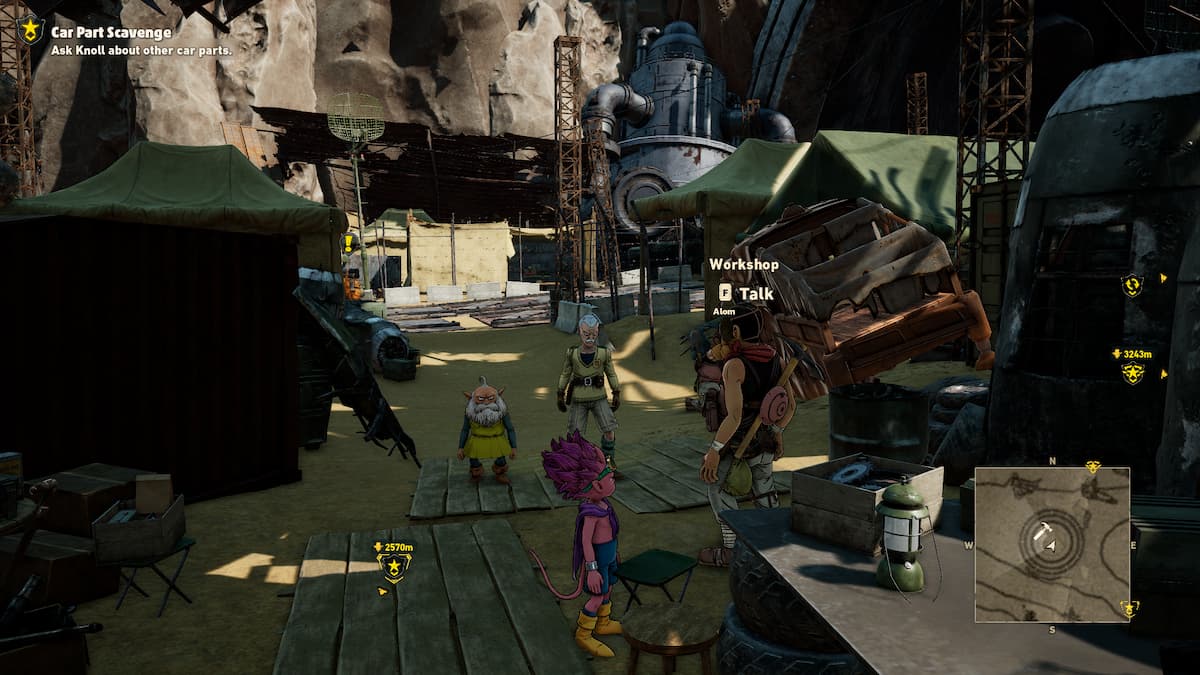Viewport: 1200px width, 675px height.
Task: Select the 3243m waypoint marker
Action: click(1132, 373)
